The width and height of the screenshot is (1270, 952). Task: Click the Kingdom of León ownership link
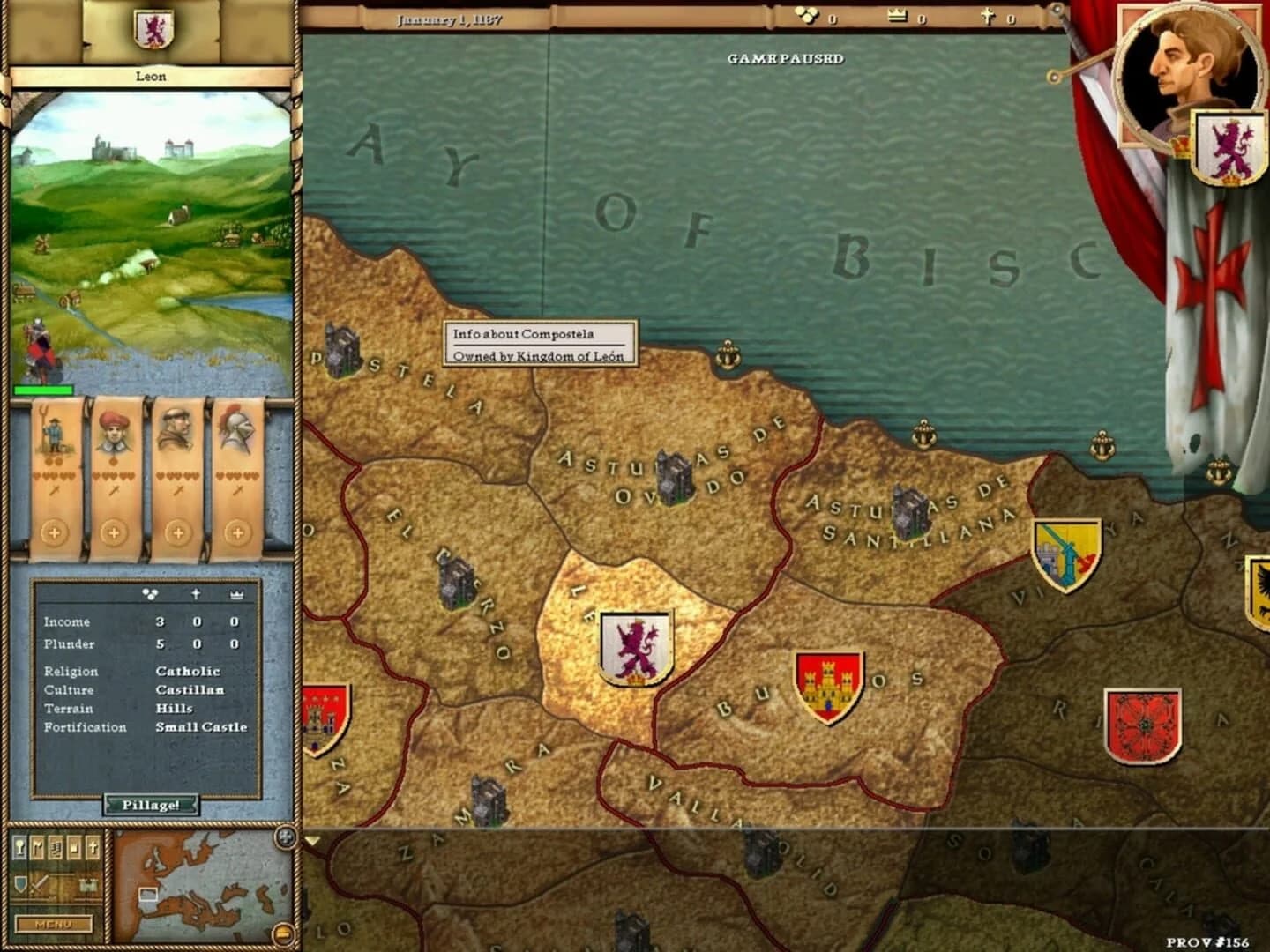pos(540,356)
